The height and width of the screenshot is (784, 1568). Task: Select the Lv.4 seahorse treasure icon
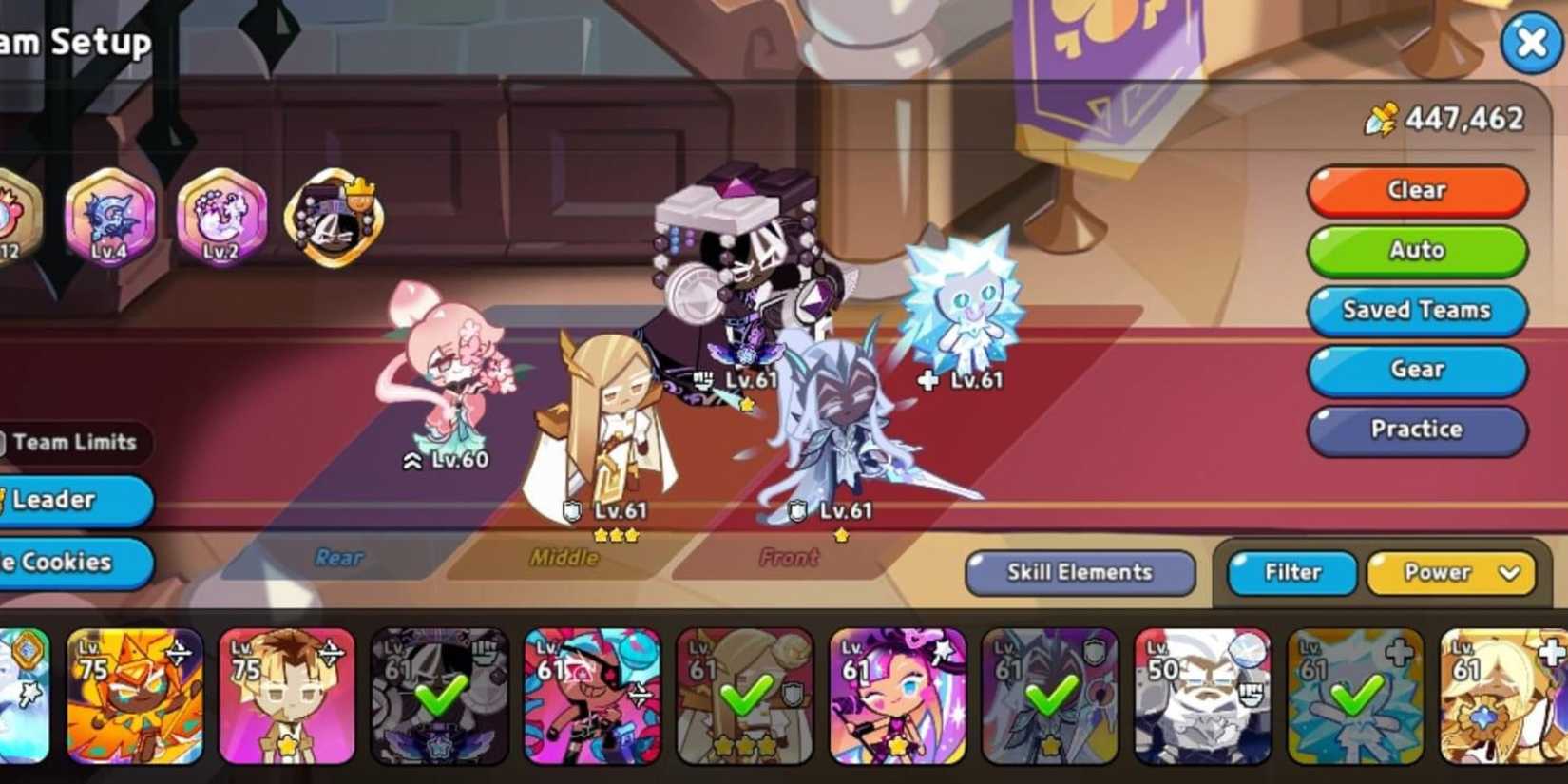tap(110, 220)
